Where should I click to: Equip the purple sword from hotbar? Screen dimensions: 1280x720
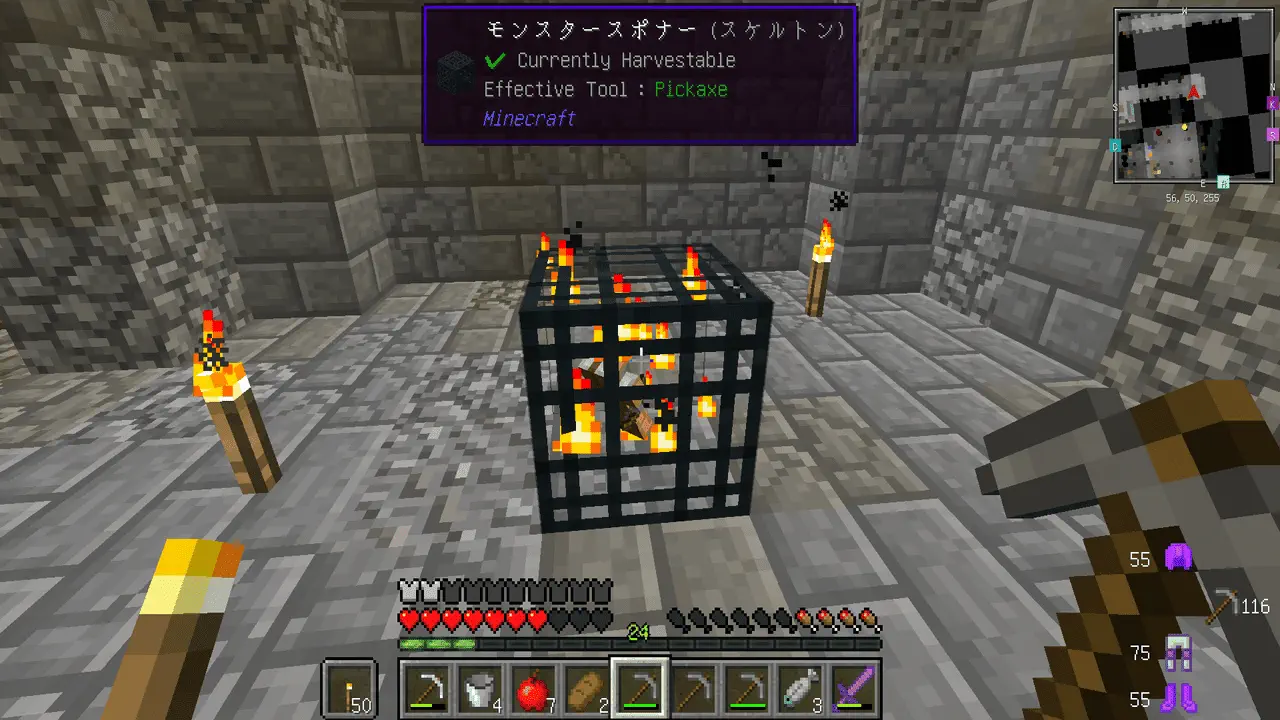853,690
